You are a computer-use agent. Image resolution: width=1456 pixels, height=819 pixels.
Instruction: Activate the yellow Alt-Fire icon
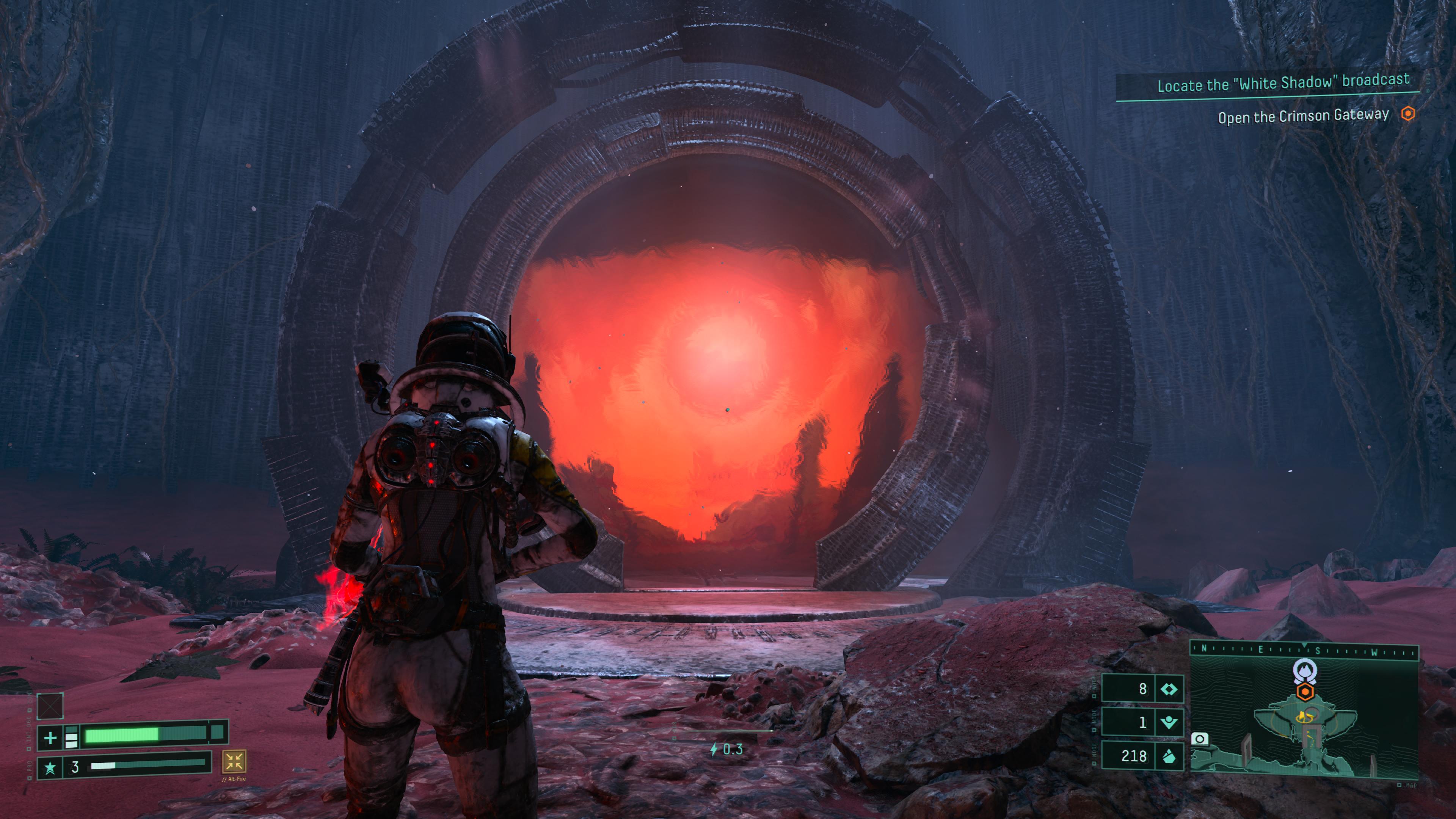(234, 761)
